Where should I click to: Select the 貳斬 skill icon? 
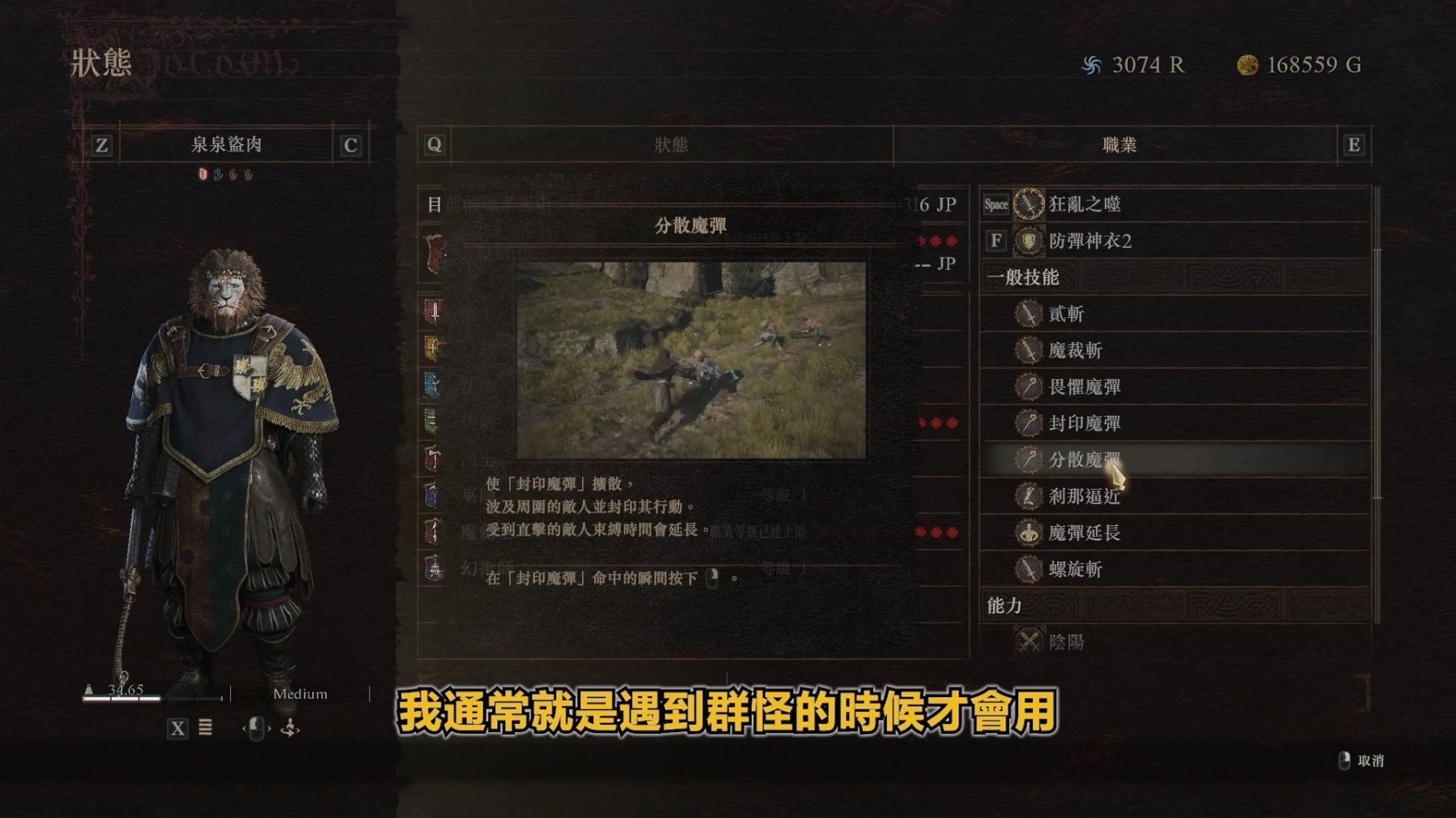pos(1027,315)
